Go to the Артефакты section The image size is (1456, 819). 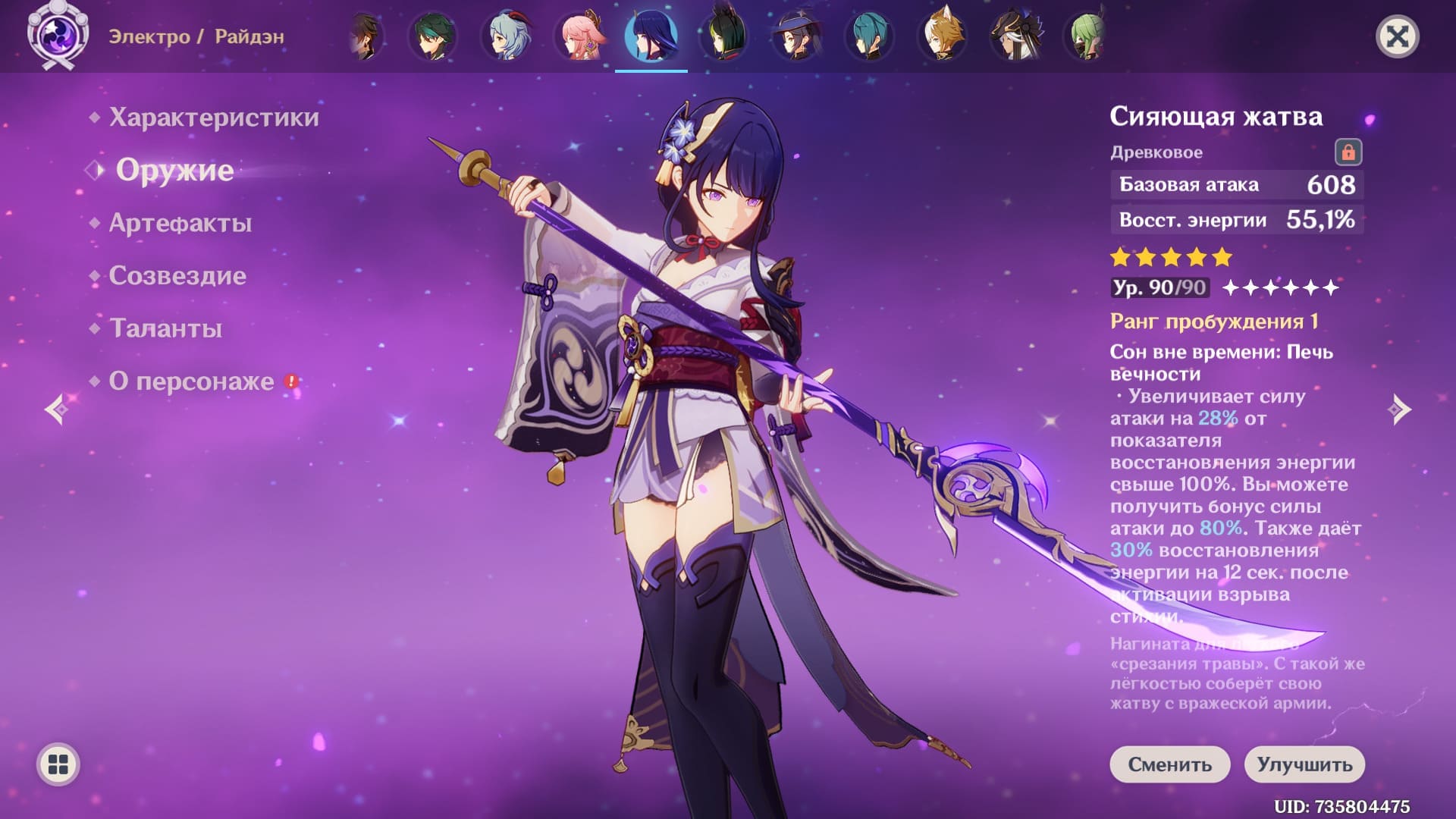point(180,223)
